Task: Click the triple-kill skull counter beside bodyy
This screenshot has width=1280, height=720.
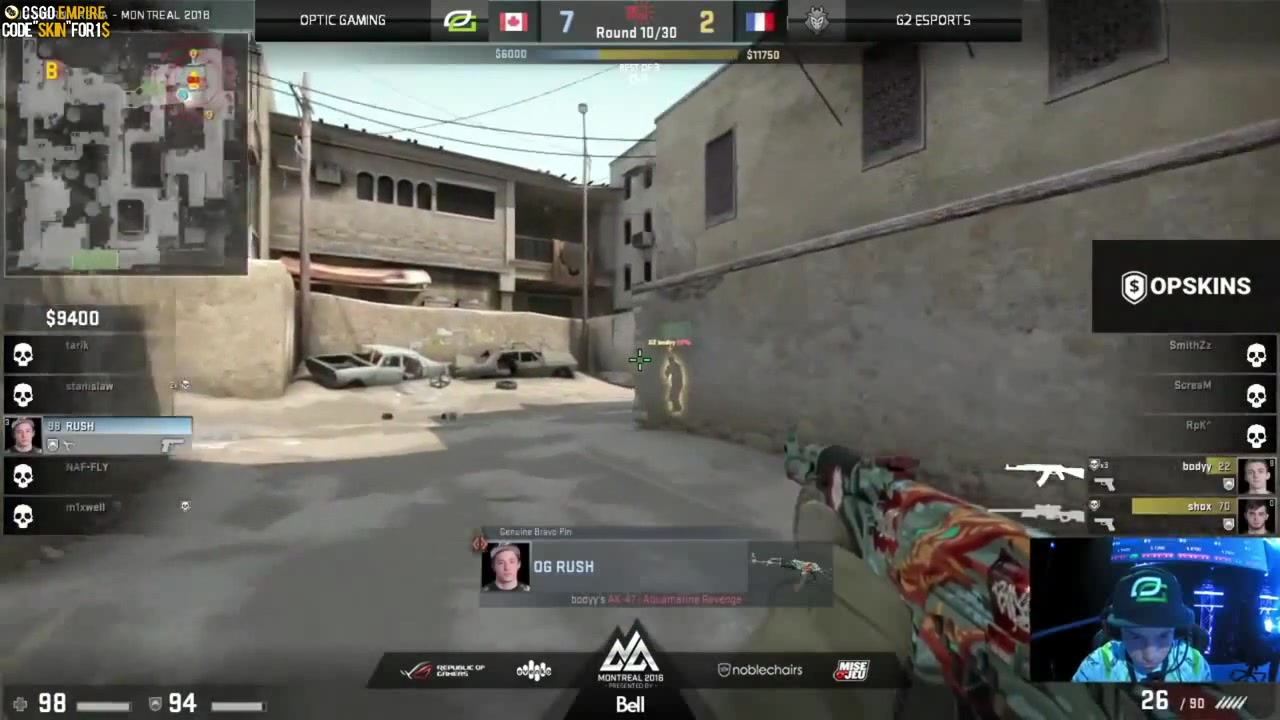Action: (1097, 466)
